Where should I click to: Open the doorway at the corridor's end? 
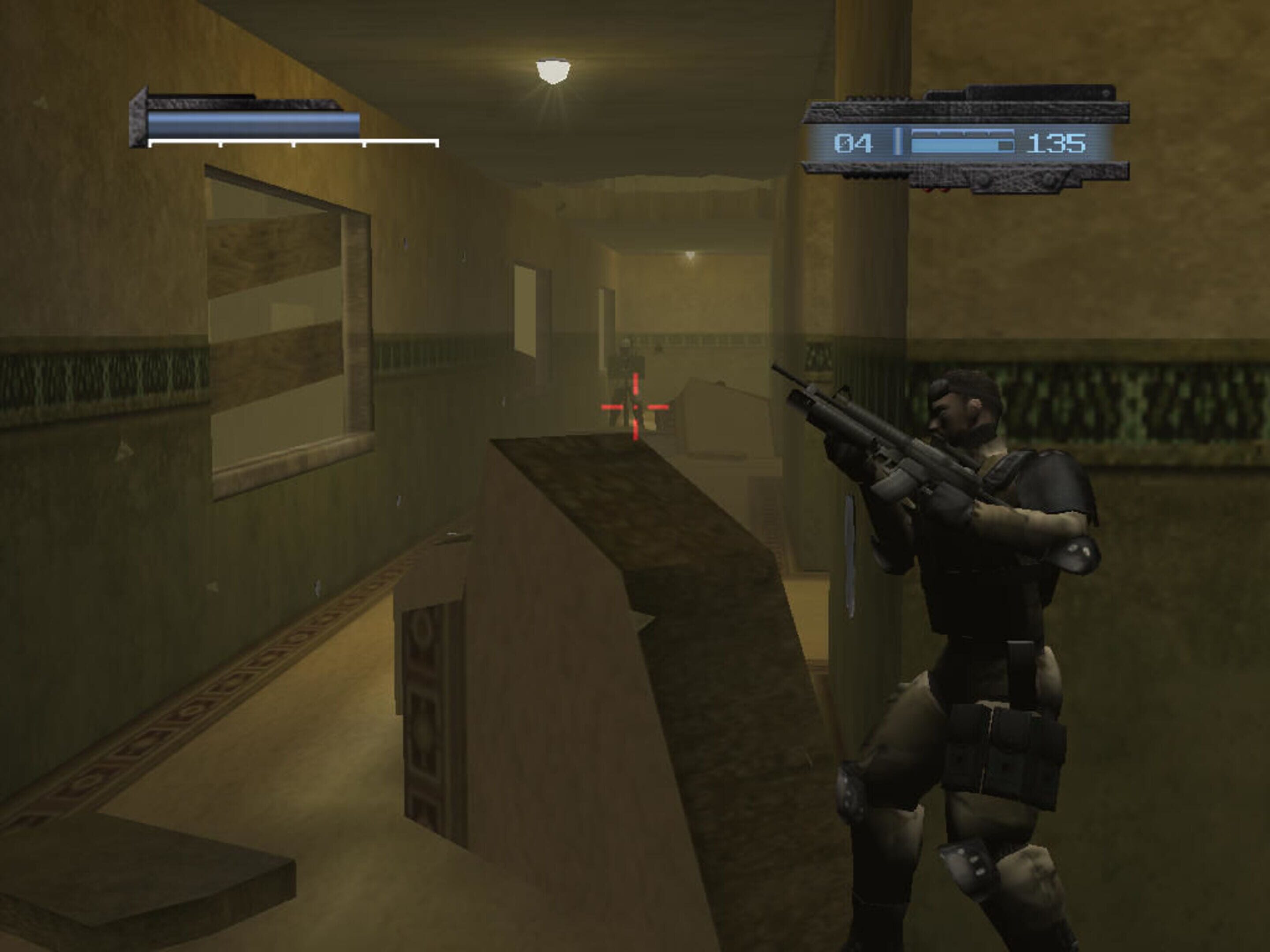tap(609, 327)
